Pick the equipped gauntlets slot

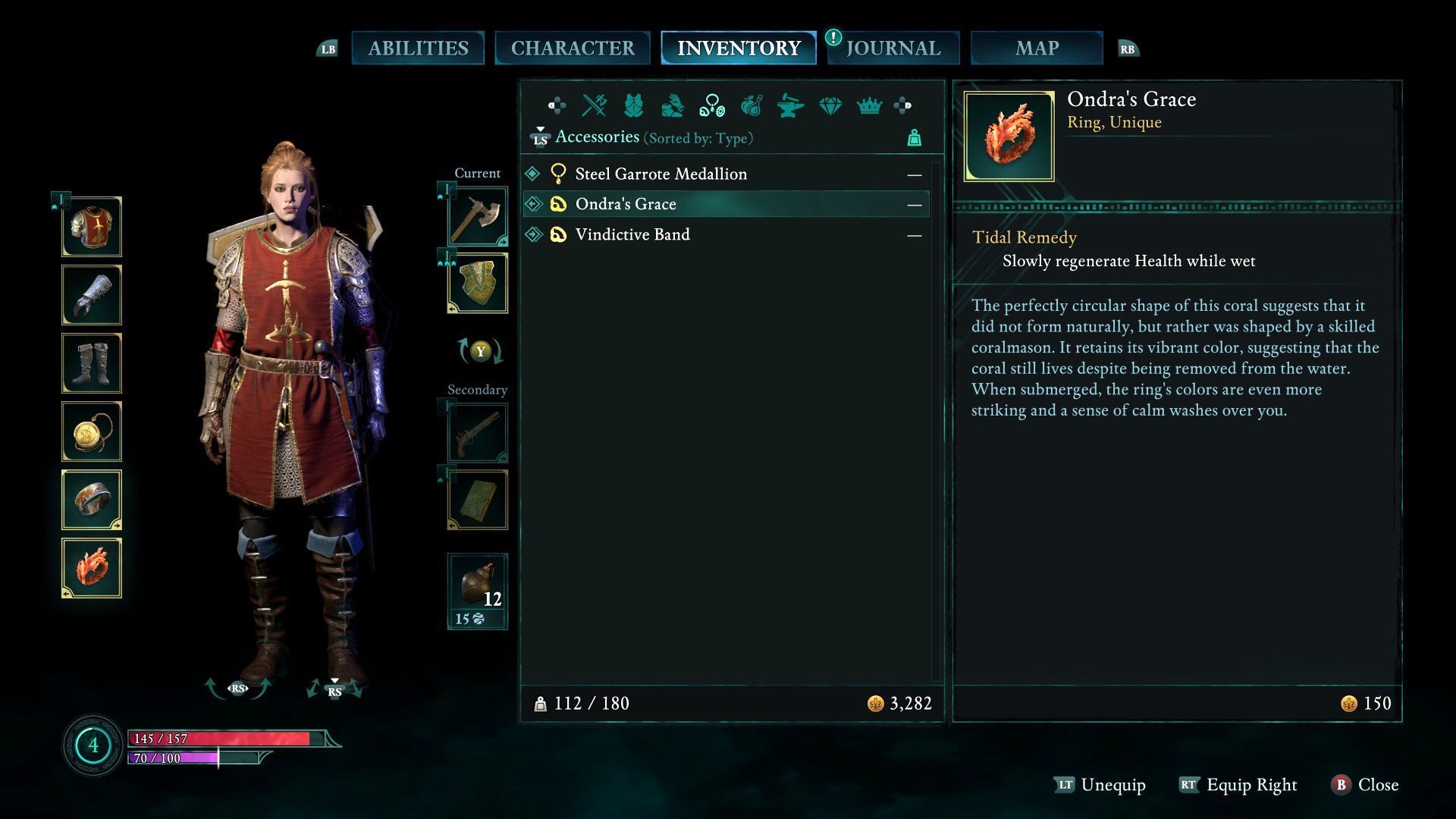[x=92, y=295]
